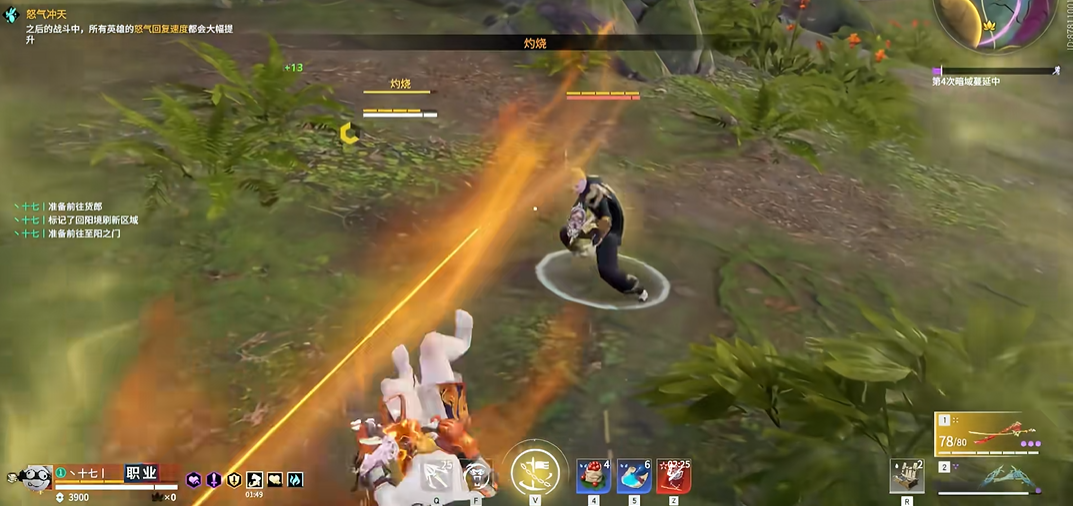Inspect the blue flame buff icon
The height and width of the screenshot is (506, 1073).
(x=295, y=480)
